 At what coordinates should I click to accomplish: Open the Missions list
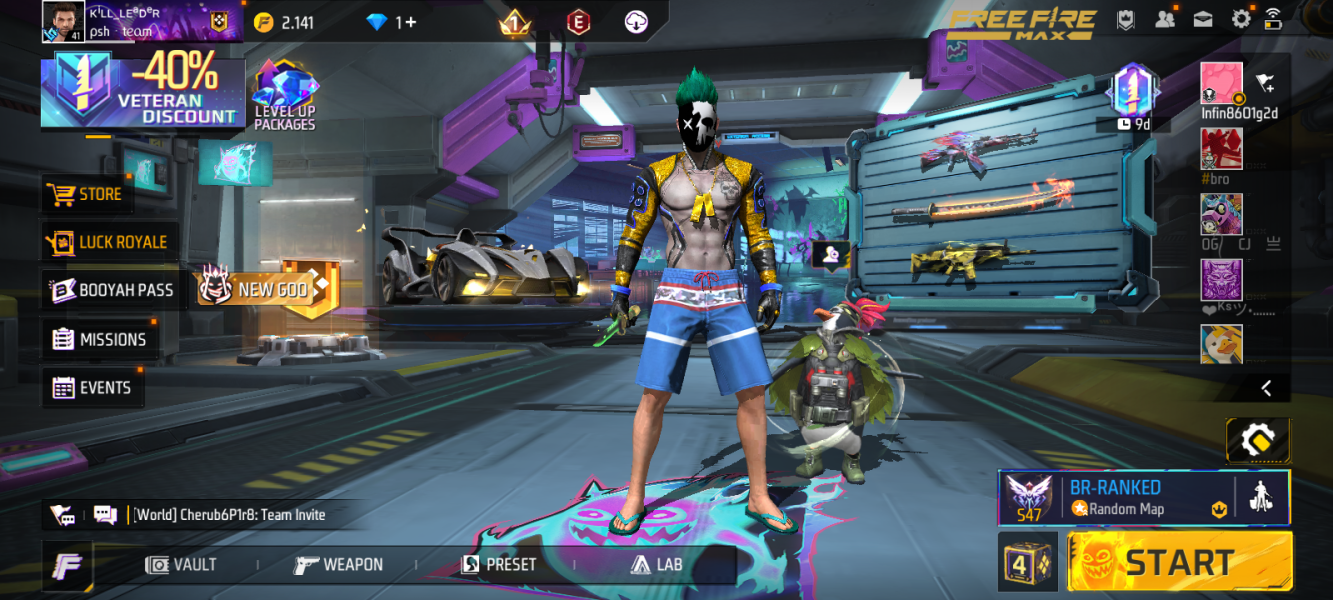99,339
